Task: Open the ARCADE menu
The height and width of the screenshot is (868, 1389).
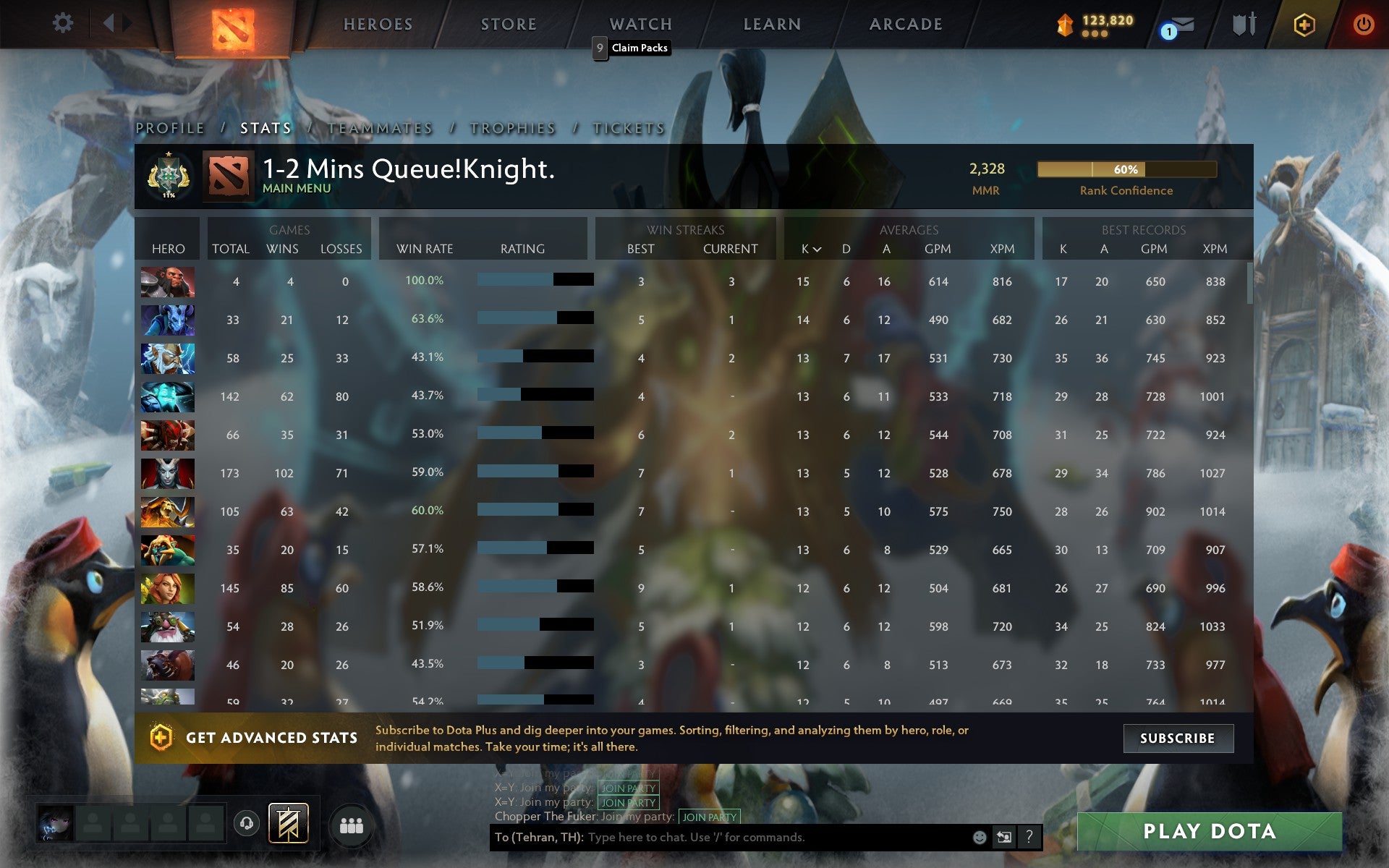Action: pos(905,22)
